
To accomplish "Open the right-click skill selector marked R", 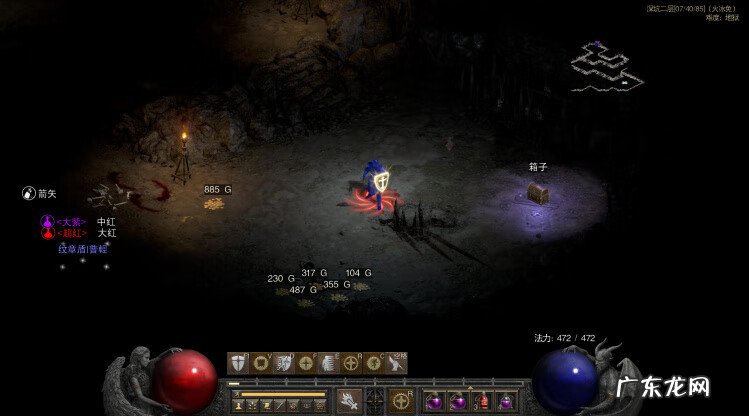I will 403,401.
